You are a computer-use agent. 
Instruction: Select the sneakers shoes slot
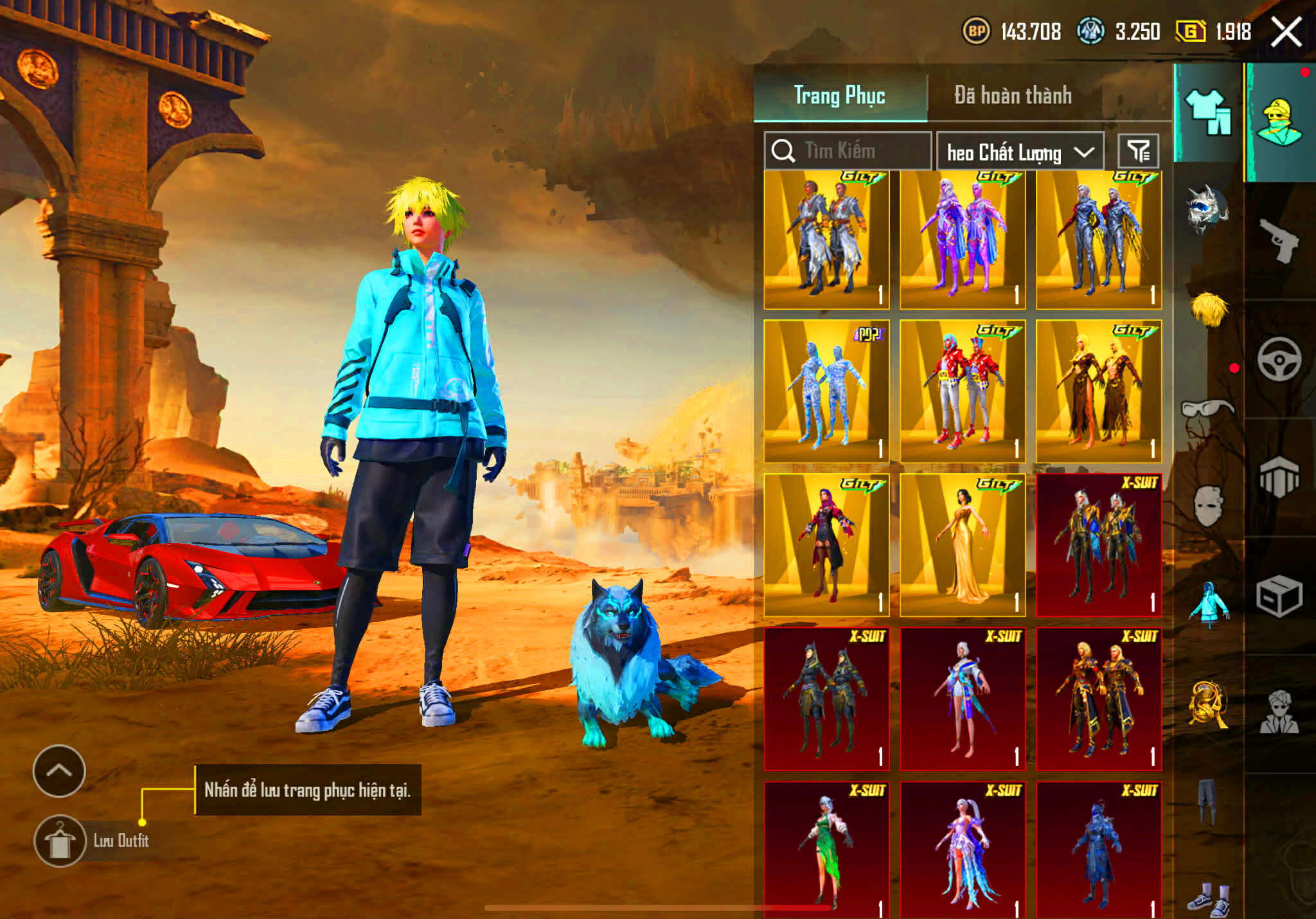click(x=1209, y=898)
